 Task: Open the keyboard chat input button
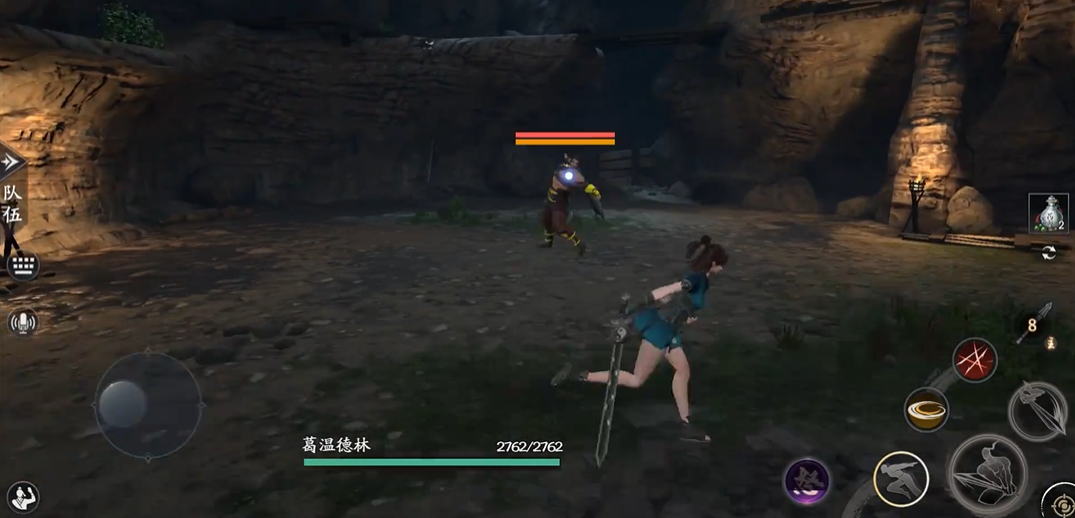(x=22, y=265)
